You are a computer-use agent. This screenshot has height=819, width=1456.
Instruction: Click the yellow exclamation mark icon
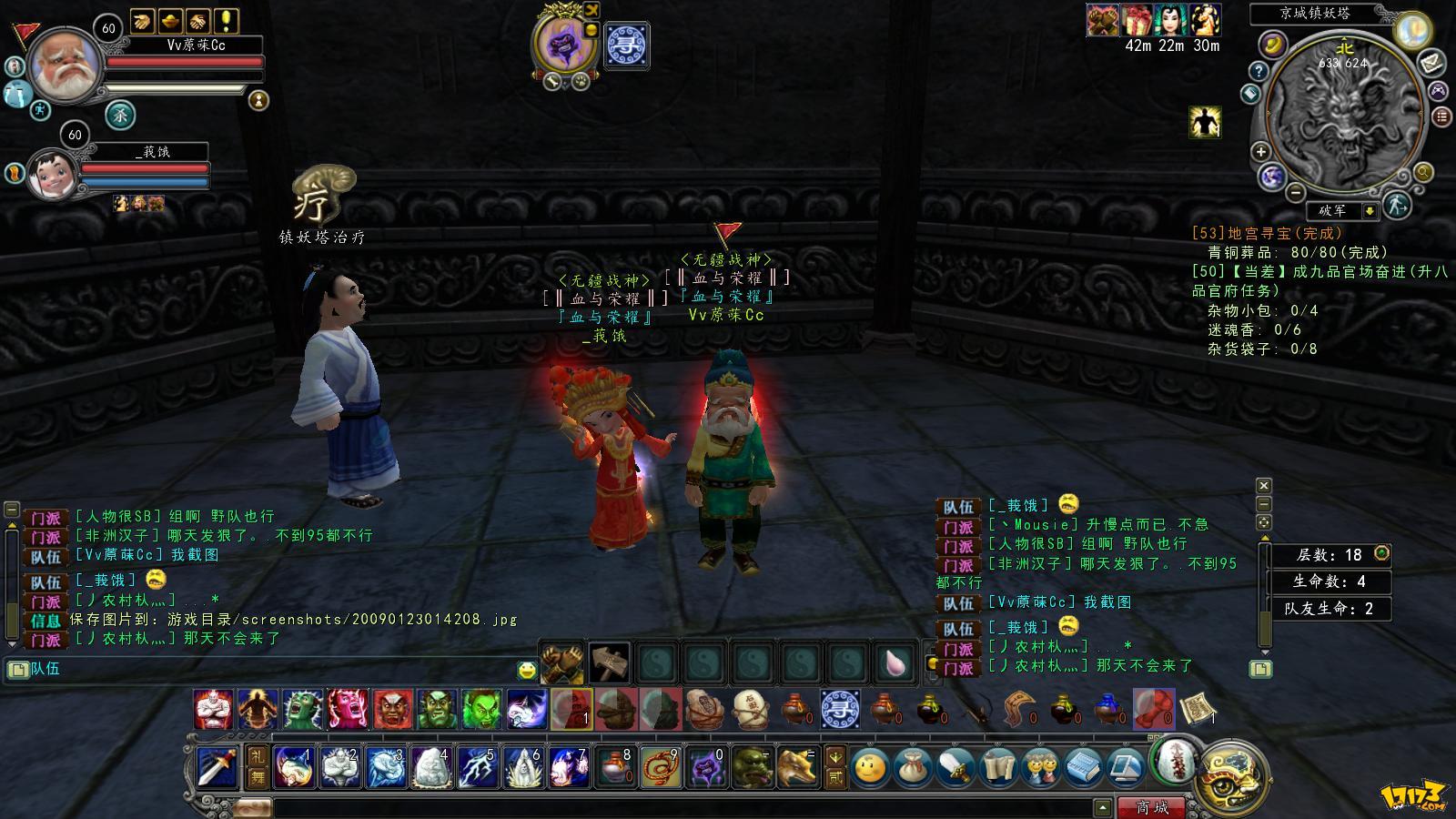pyautogui.click(x=226, y=21)
